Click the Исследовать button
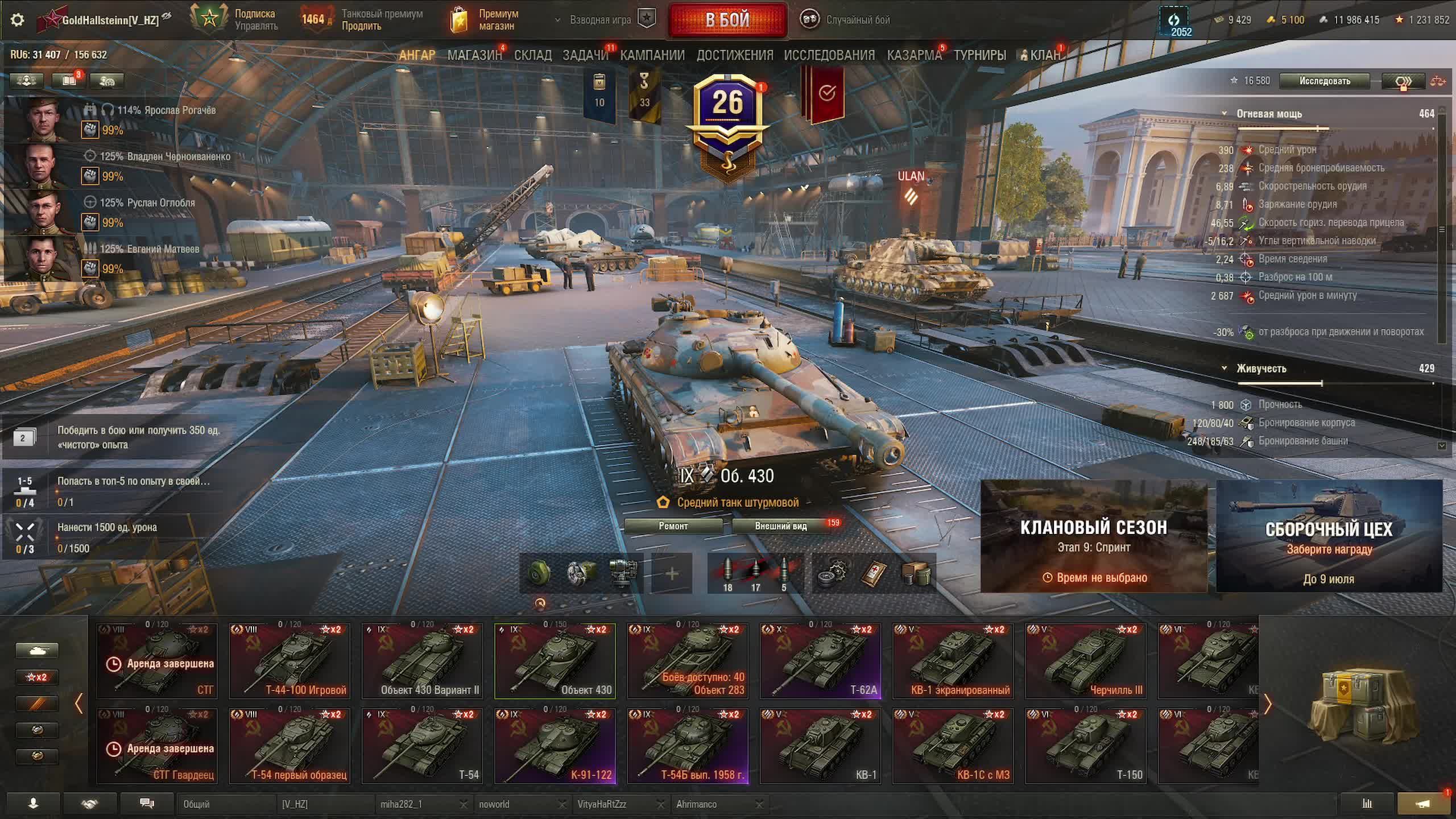1456x819 pixels. click(x=1324, y=81)
